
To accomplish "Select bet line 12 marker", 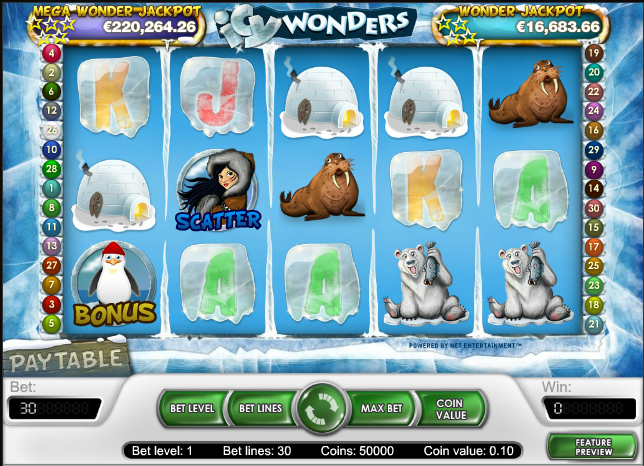I will coord(52,111).
